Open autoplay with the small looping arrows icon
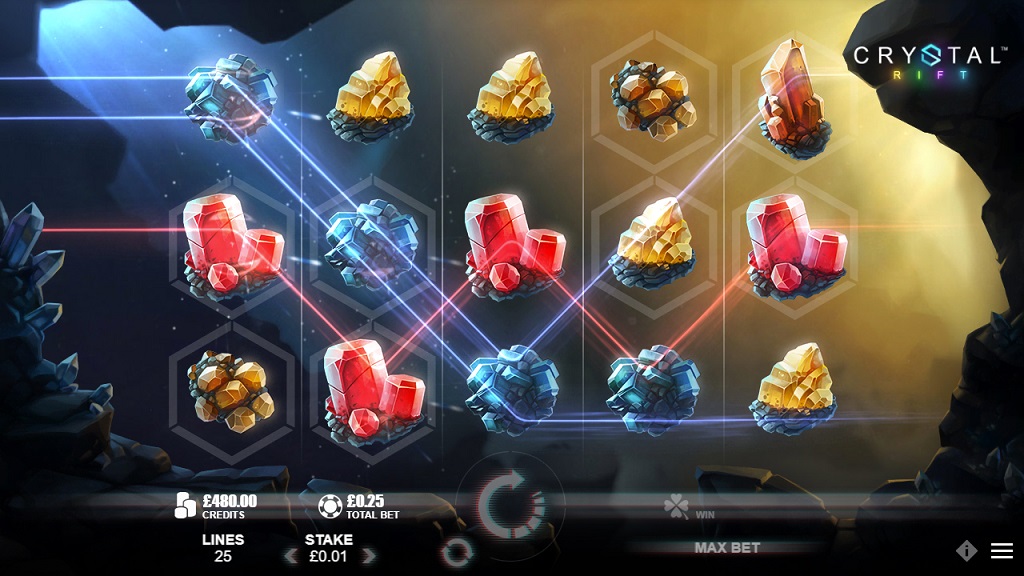This screenshot has width=1024, height=576. [x=456, y=550]
